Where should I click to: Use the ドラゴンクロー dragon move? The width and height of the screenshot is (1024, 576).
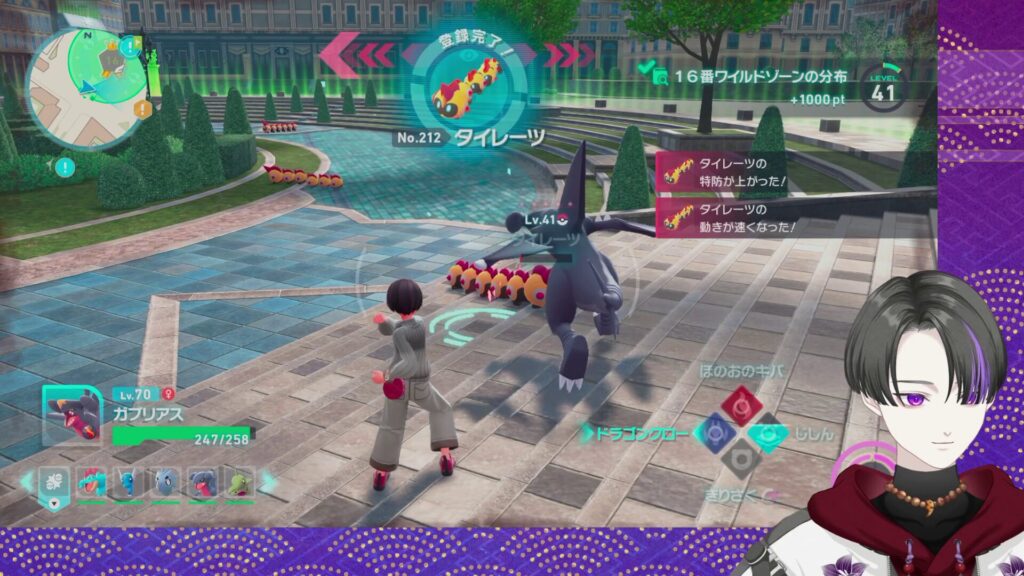click(x=714, y=432)
